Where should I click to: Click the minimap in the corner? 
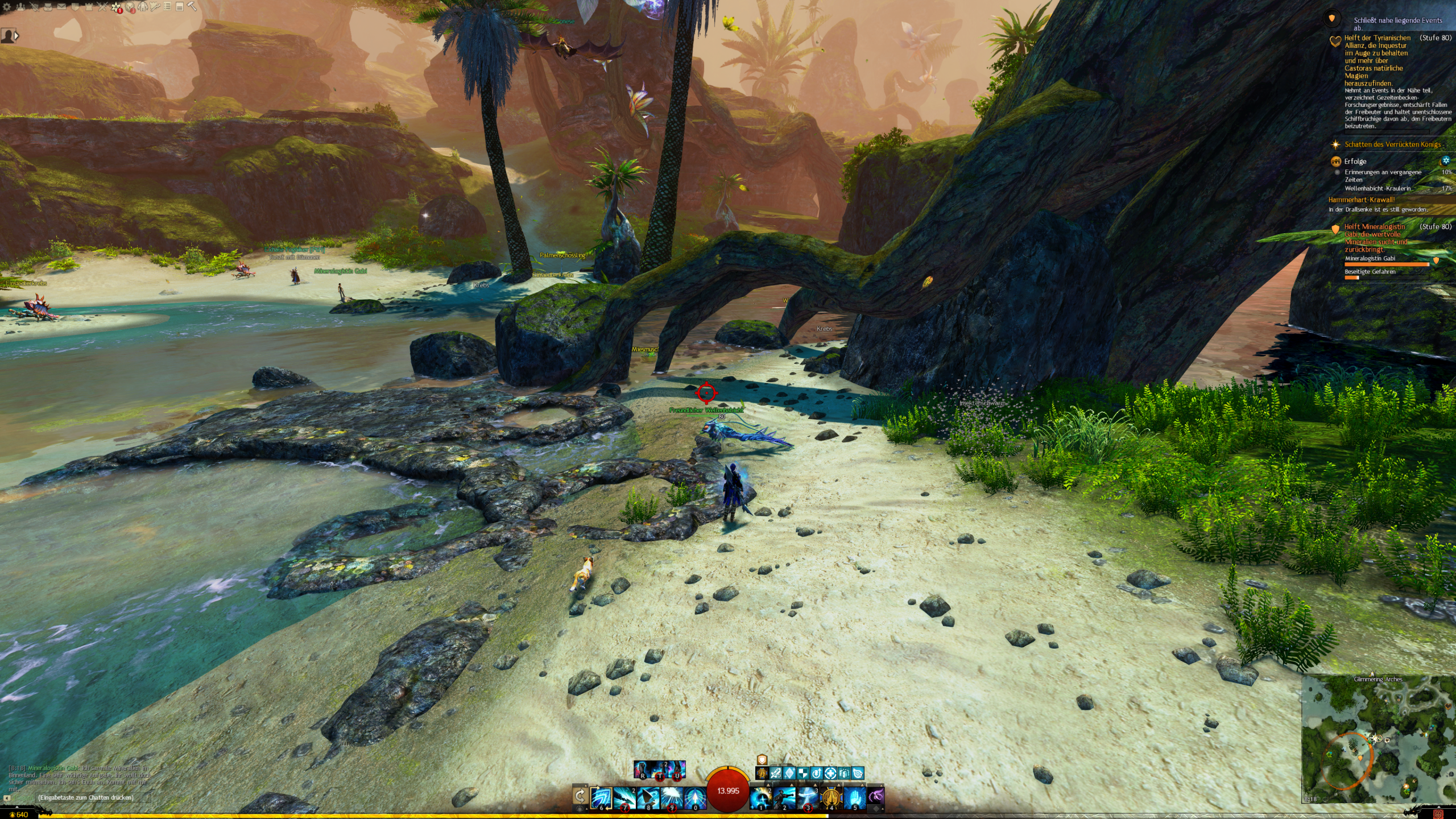pos(1378,739)
